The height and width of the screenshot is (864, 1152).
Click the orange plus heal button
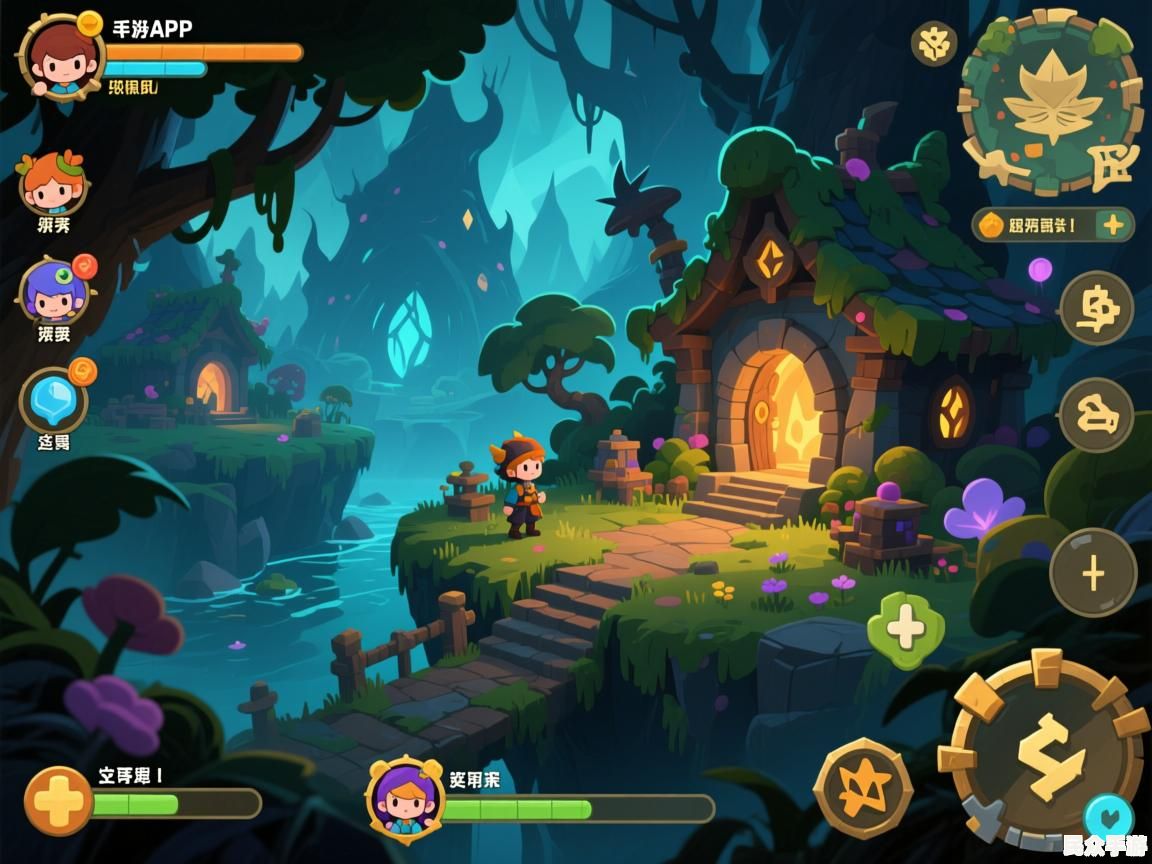coord(58,801)
